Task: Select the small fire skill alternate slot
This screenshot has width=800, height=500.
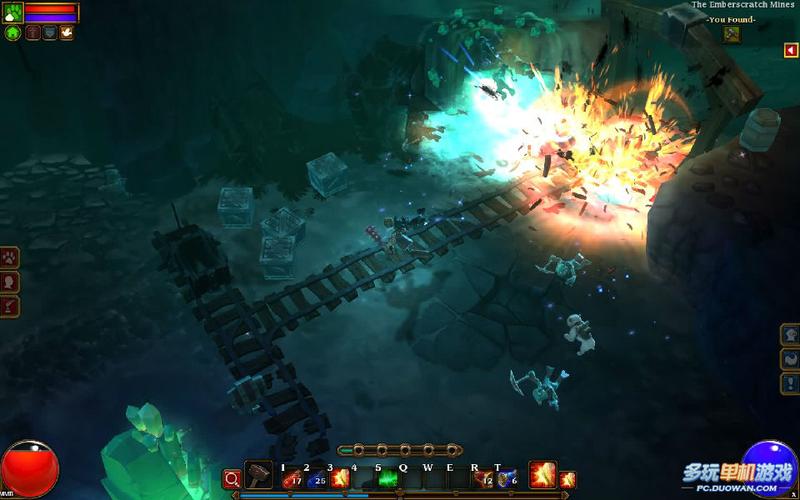Action: (x=567, y=480)
